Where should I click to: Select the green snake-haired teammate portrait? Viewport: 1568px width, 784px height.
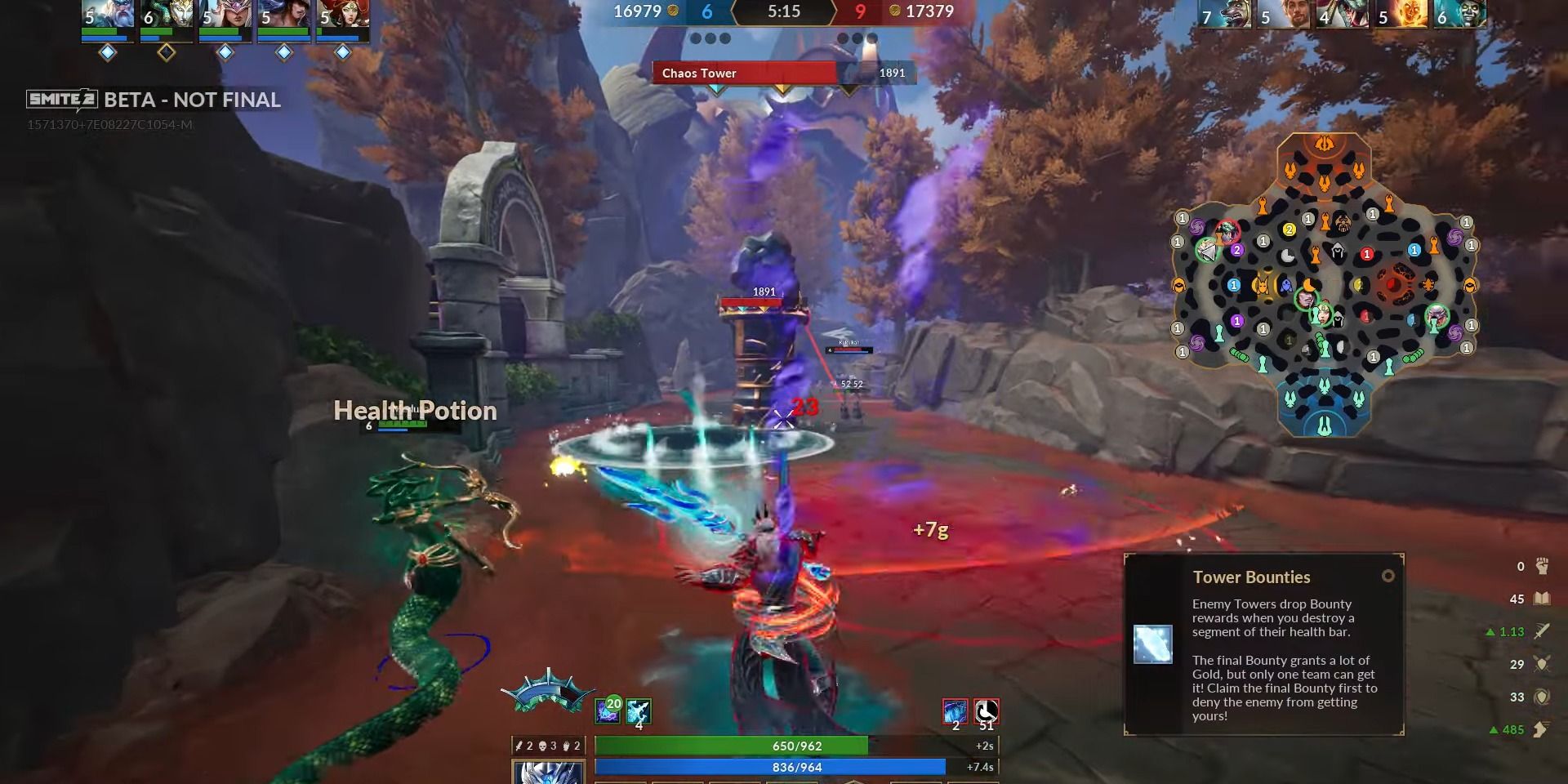[167, 14]
